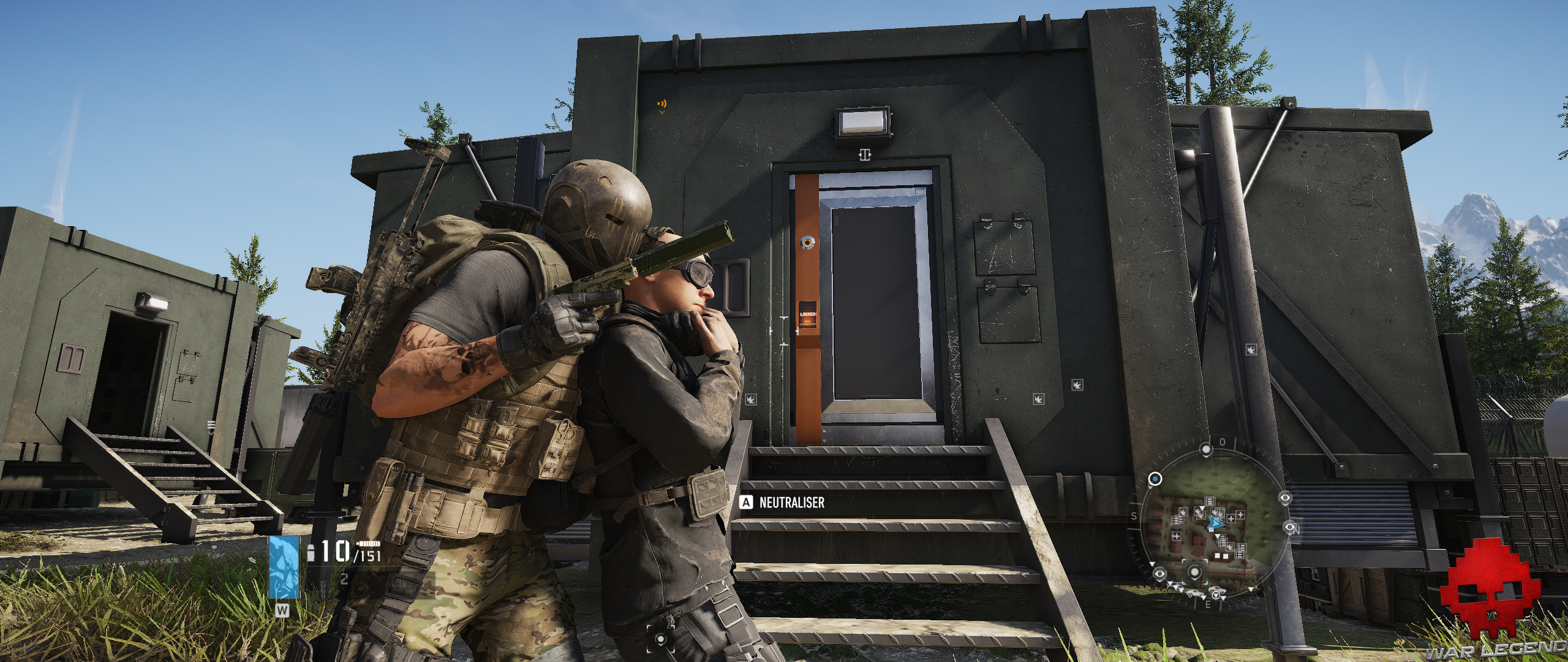Click the E marker on the compass ring
The width and height of the screenshot is (1568, 662).
[x=1208, y=604]
